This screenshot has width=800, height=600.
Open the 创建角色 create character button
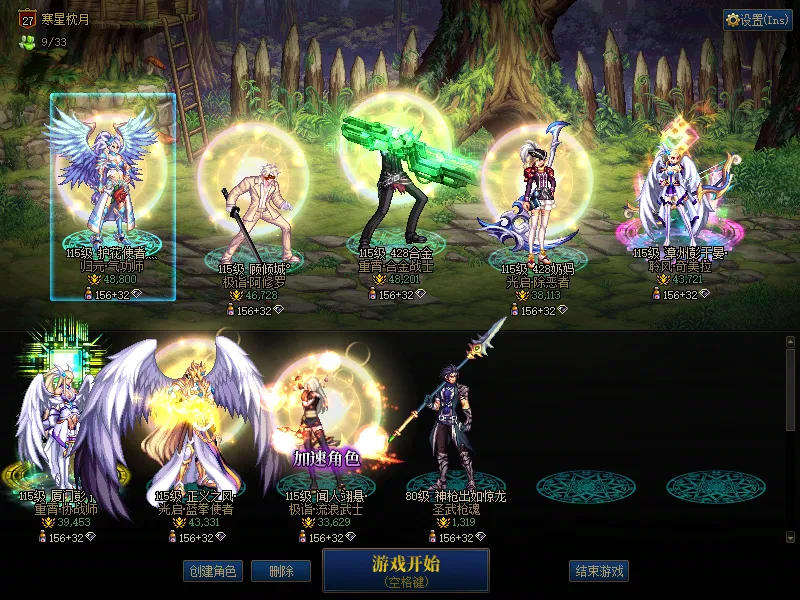click(x=212, y=571)
